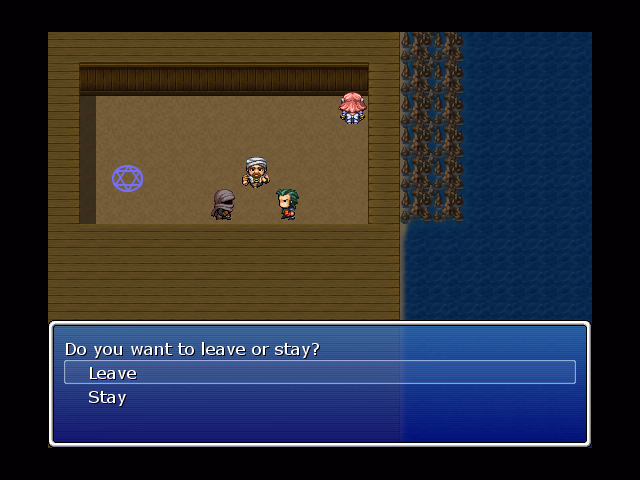Choose the Leave dialogue option
Image resolution: width=640 pixels, height=480 pixels.
[x=113, y=373]
